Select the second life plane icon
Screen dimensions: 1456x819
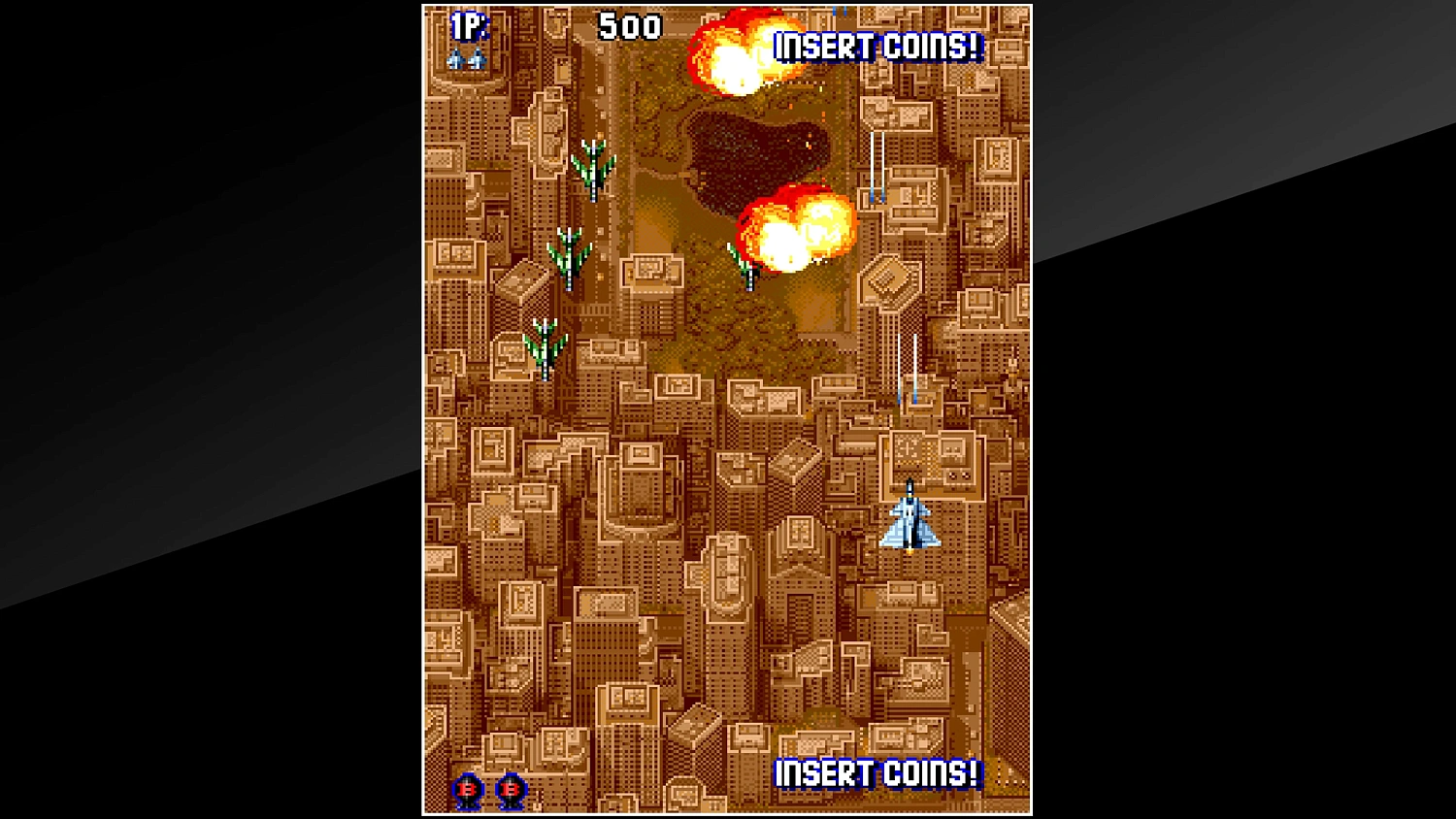[476, 58]
